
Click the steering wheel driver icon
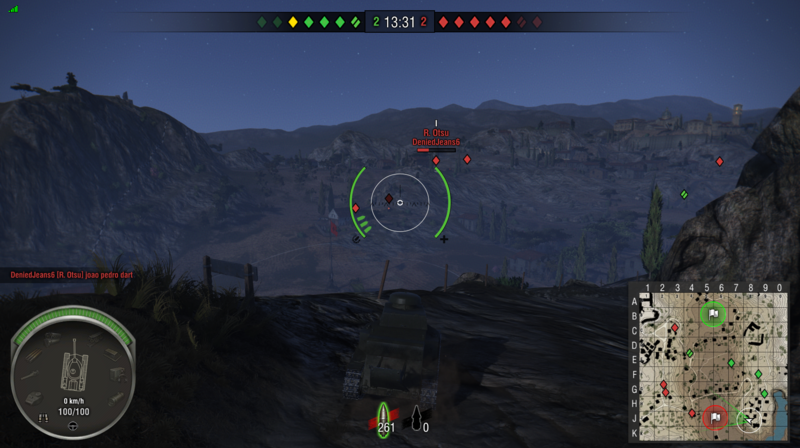pos(73,426)
